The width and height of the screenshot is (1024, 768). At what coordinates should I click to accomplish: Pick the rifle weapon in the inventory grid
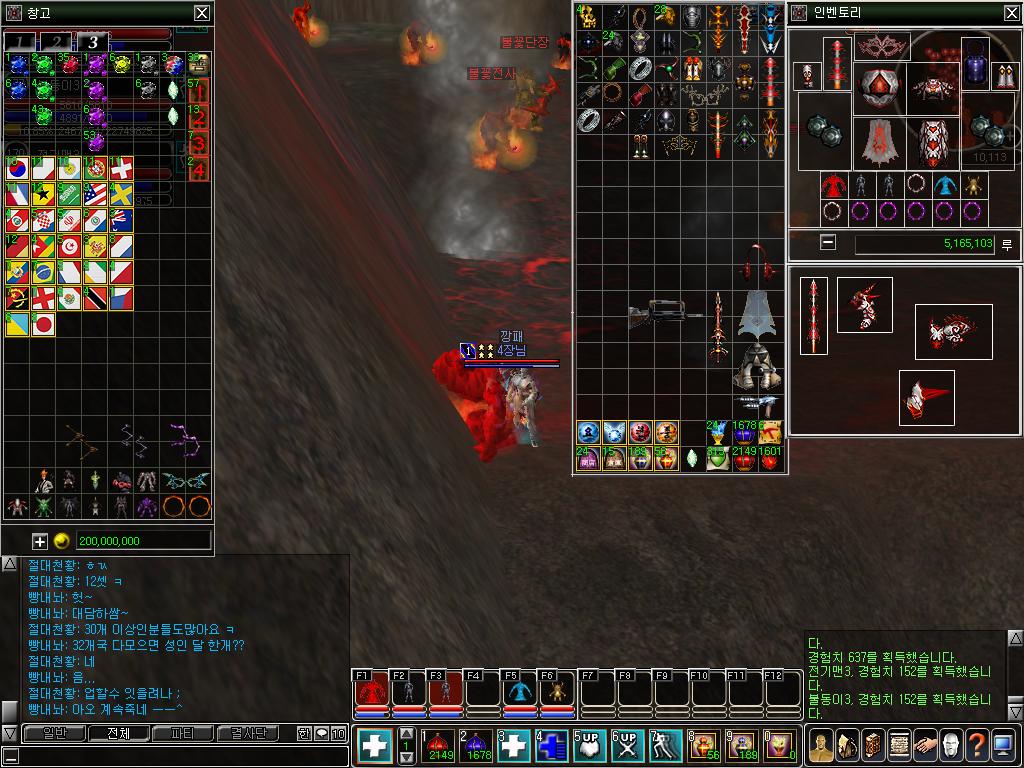point(665,314)
